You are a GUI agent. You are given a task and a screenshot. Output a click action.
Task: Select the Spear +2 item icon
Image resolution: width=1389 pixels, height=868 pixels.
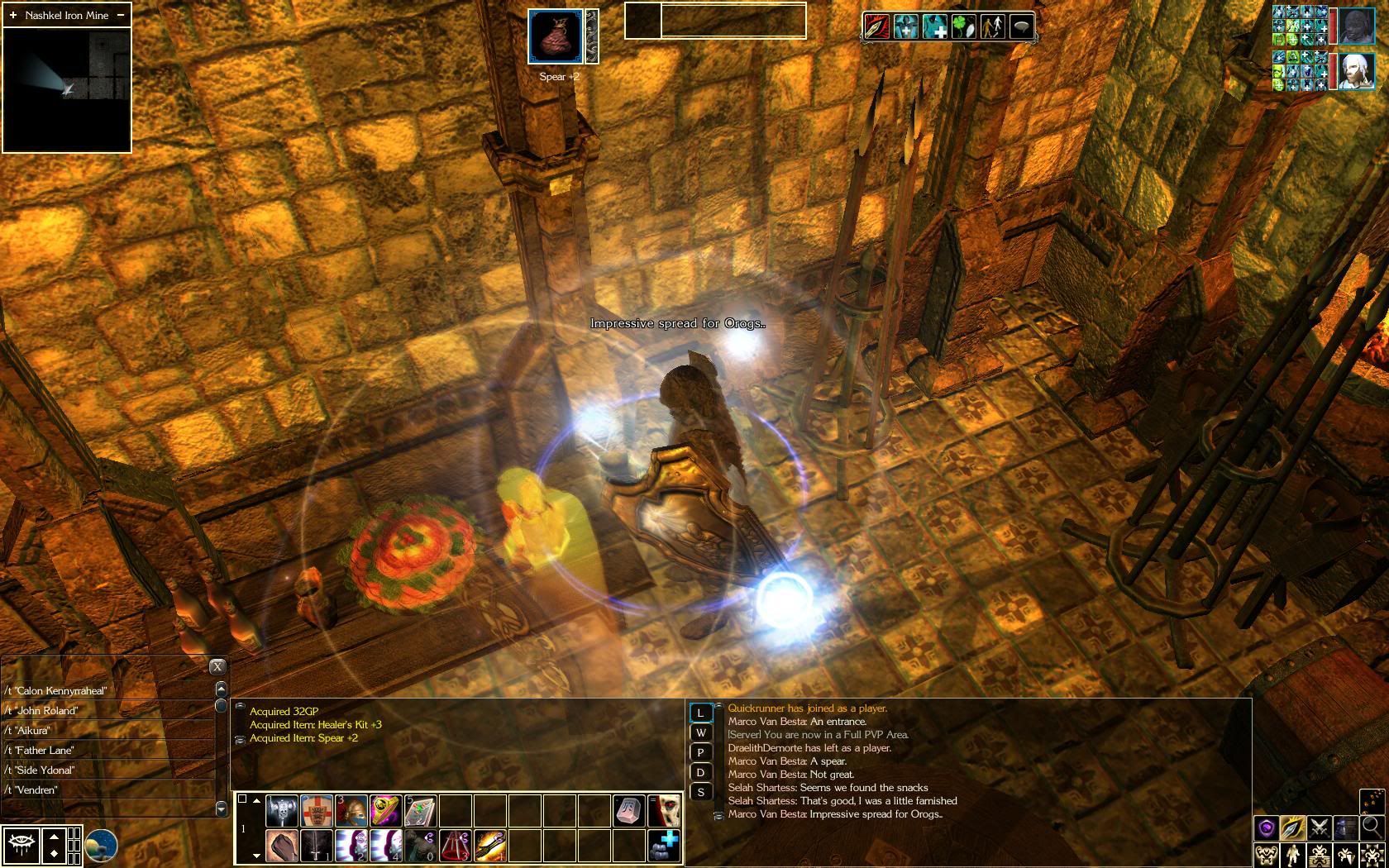click(556, 36)
